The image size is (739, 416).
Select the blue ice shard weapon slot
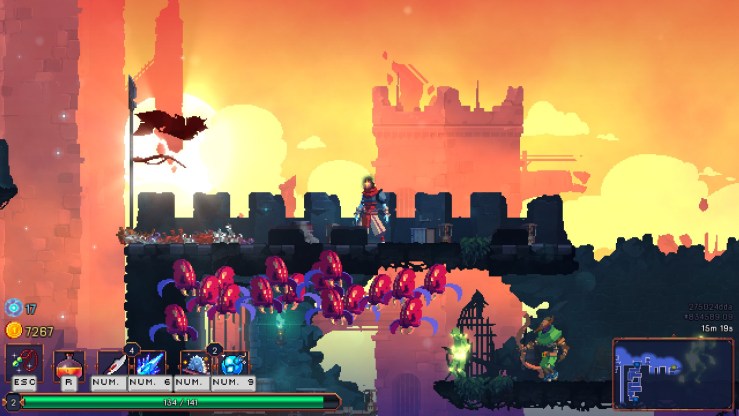point(150,362)
